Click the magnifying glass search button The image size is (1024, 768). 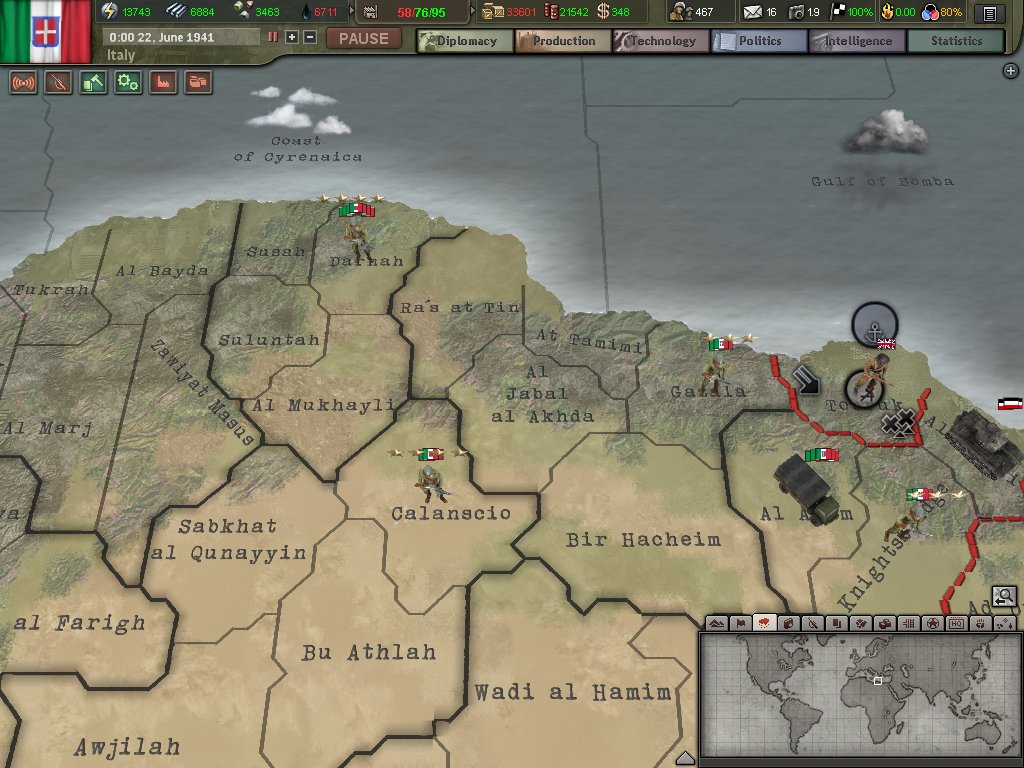[x=1004, y=597]
